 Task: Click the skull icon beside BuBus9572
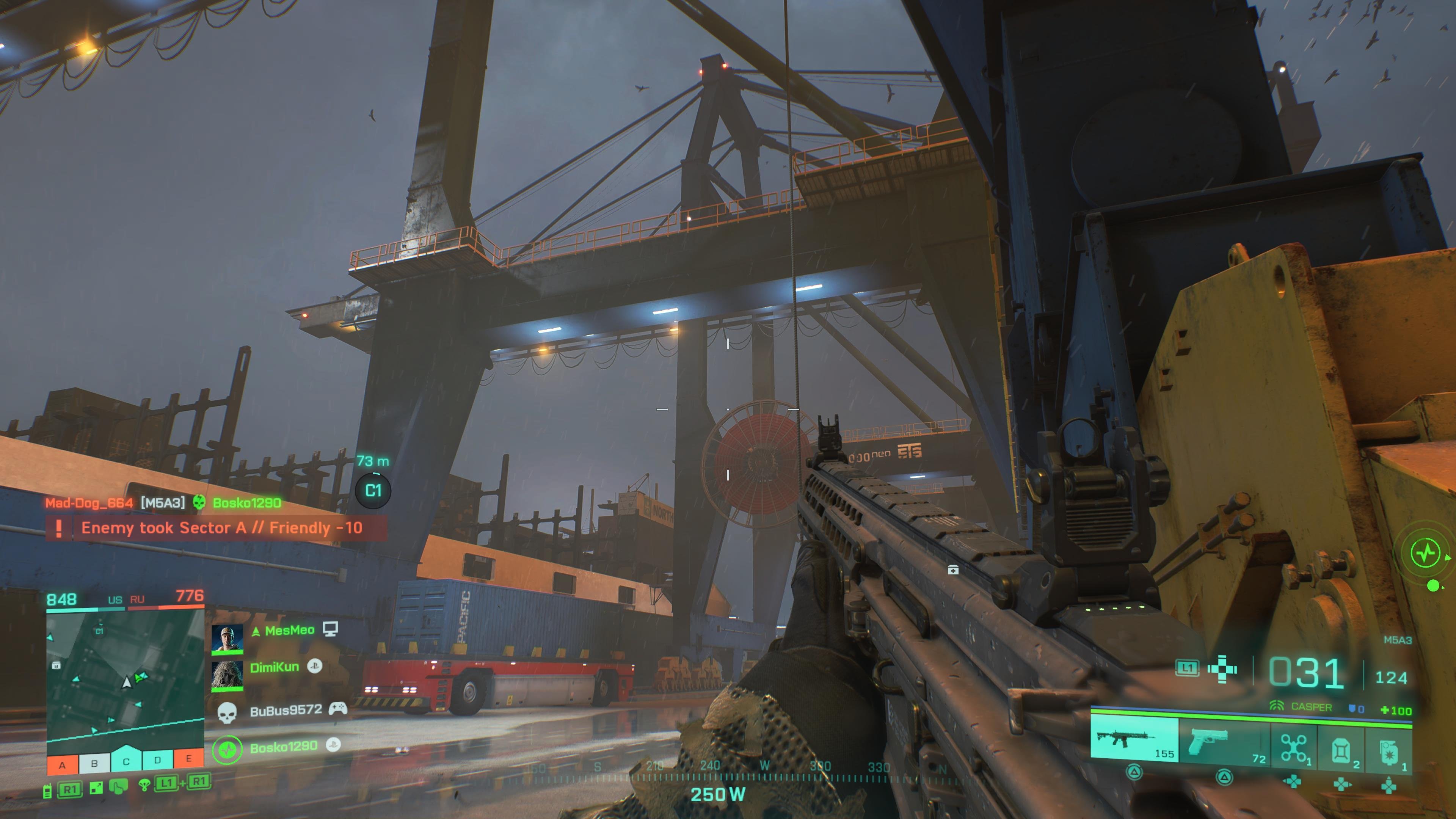coord(227,714)
